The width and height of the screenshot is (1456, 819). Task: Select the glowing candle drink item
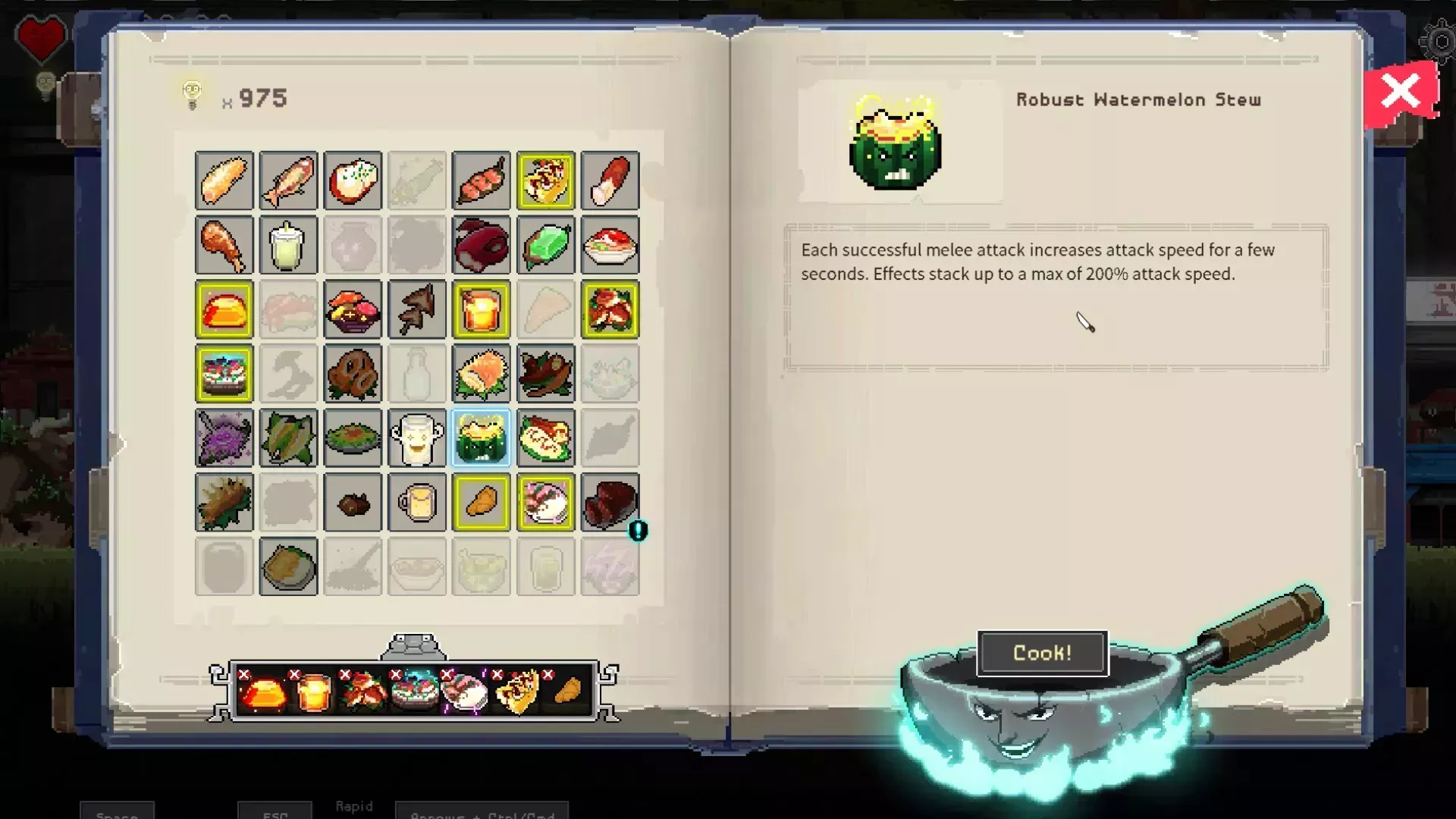[481, 309]
